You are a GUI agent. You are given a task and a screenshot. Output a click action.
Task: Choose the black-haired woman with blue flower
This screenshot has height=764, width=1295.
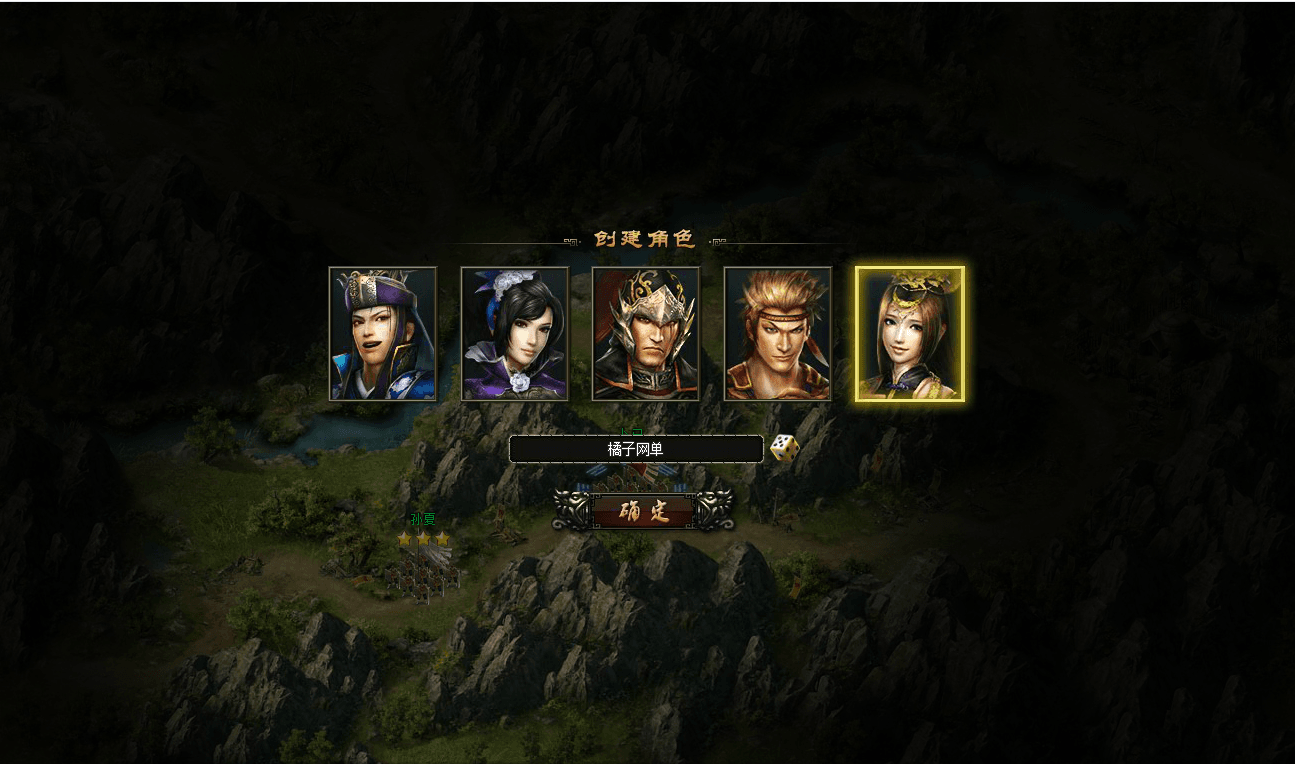[x=514, y=334]
